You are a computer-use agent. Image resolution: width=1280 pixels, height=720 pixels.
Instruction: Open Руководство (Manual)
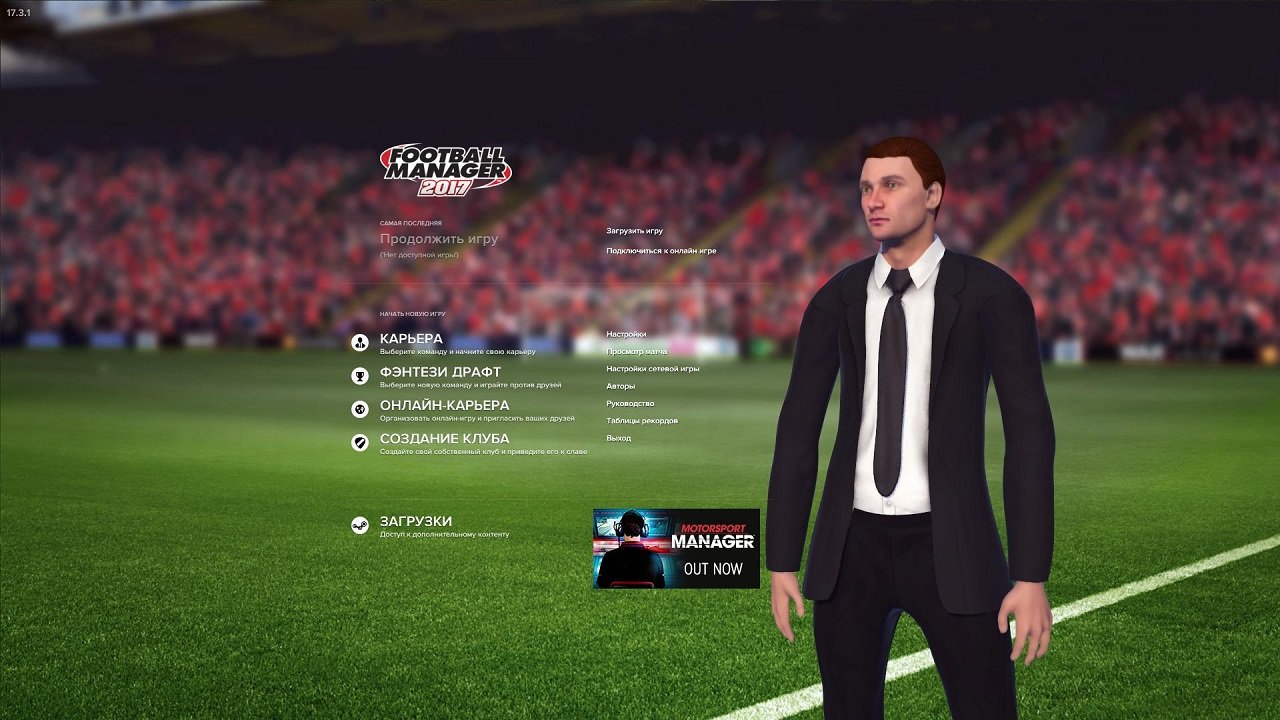[632, 403]
